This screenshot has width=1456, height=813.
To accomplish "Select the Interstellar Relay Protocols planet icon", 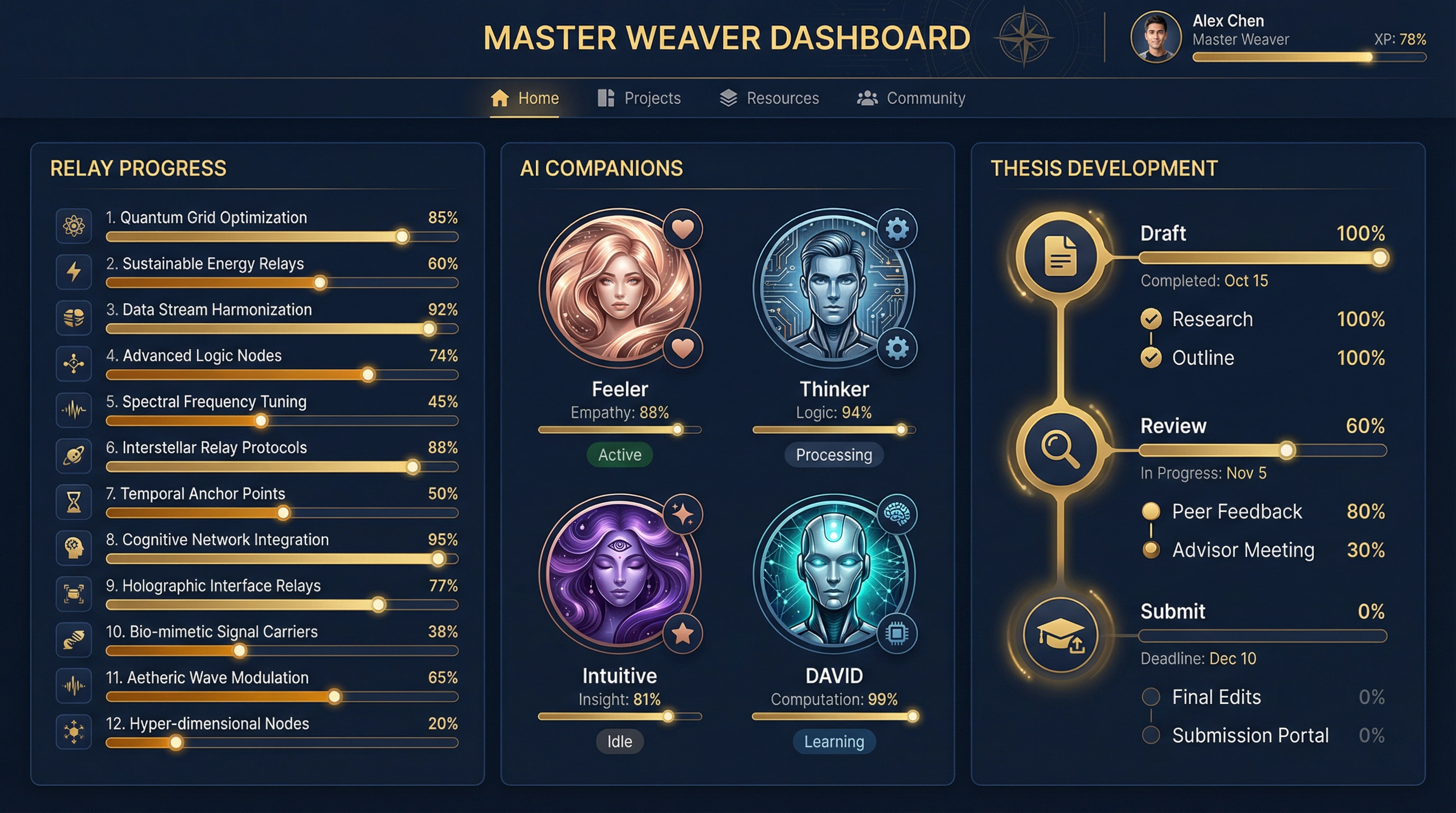I will [x=74, y=456].
